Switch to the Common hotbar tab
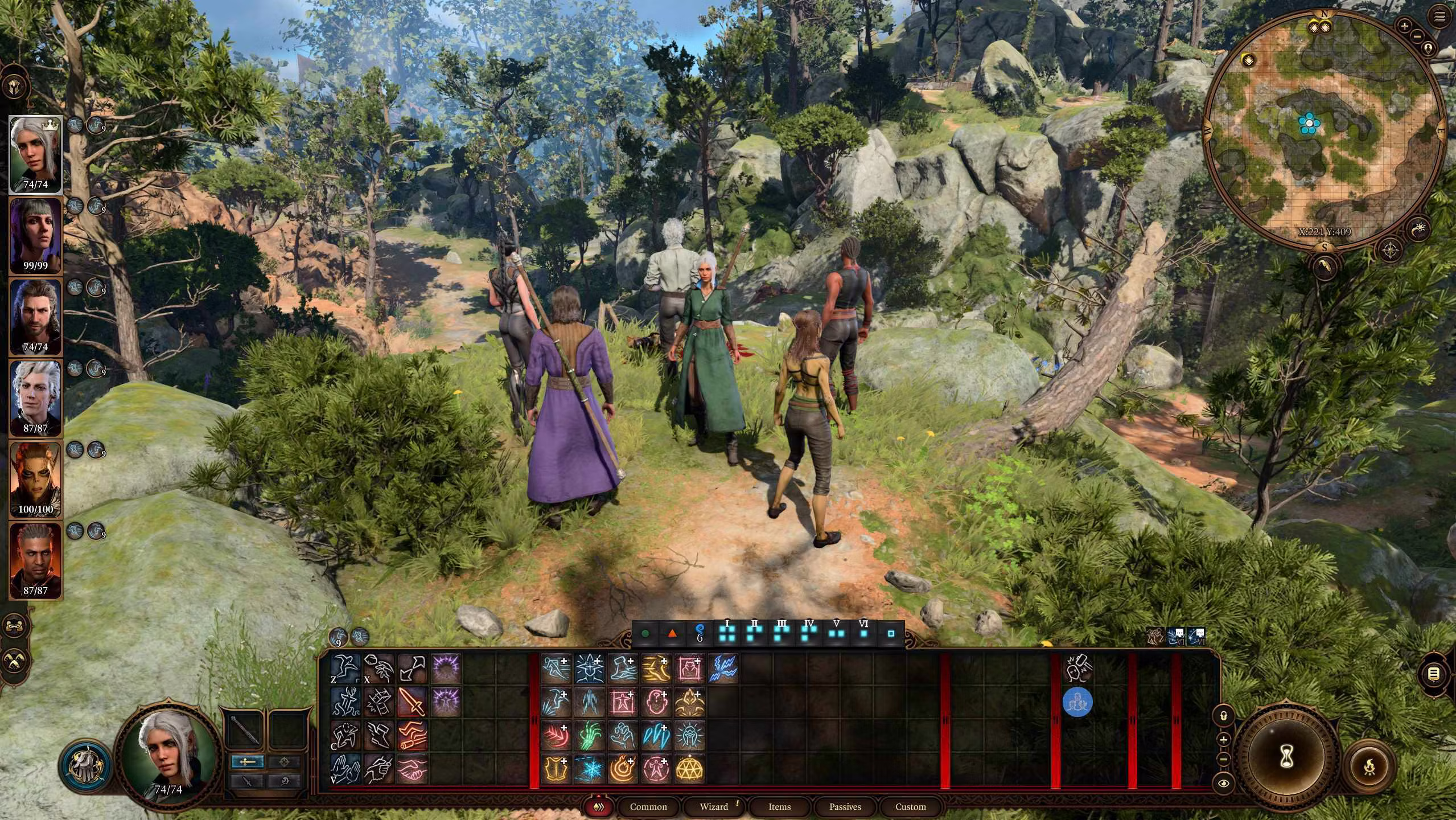 click(x=648, y=806)
